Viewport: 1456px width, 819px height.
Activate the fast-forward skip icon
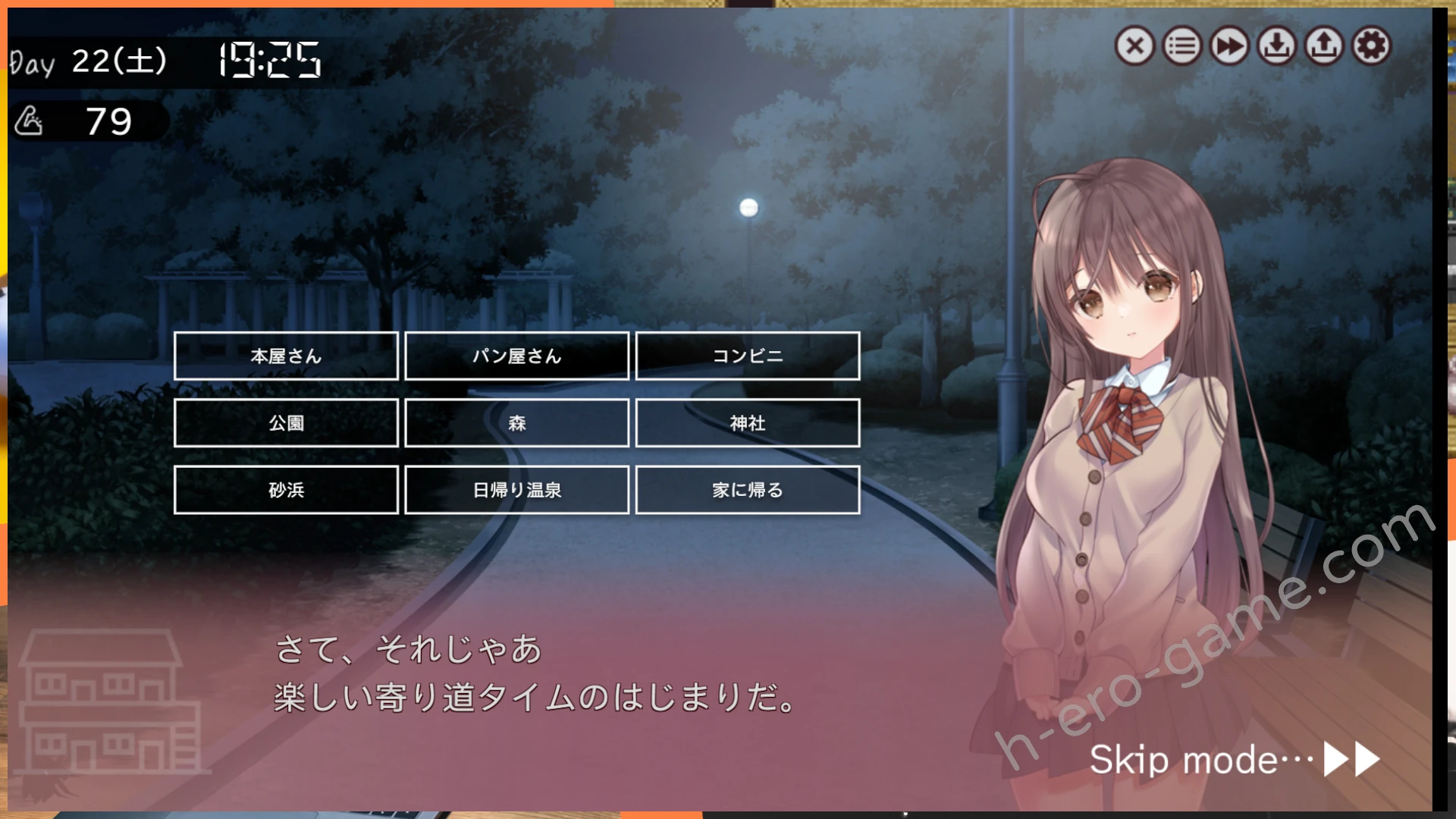(1228, 46)
